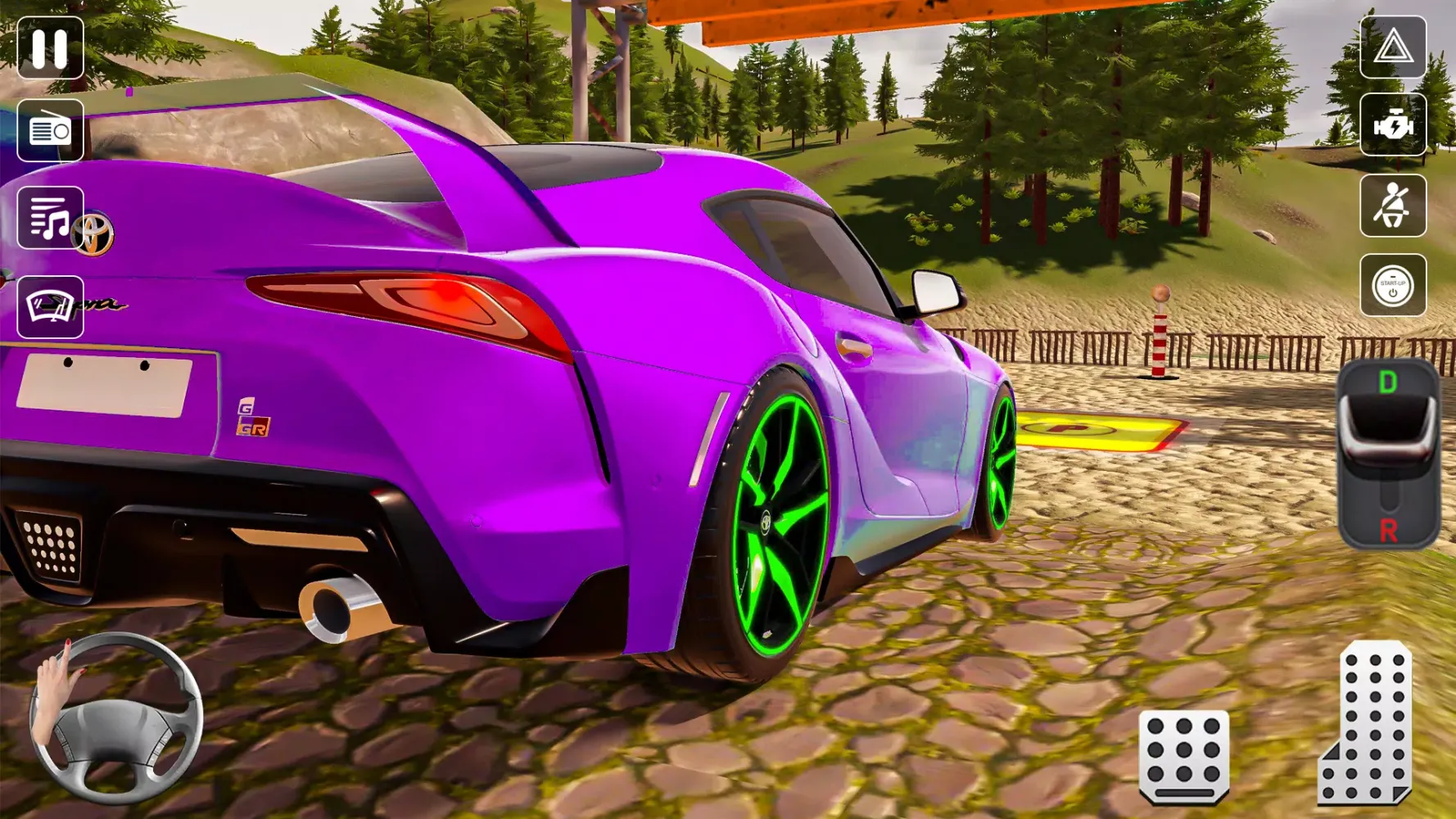
Task: Toggle the seatbelt button
Action: [x=1392, y=206]
